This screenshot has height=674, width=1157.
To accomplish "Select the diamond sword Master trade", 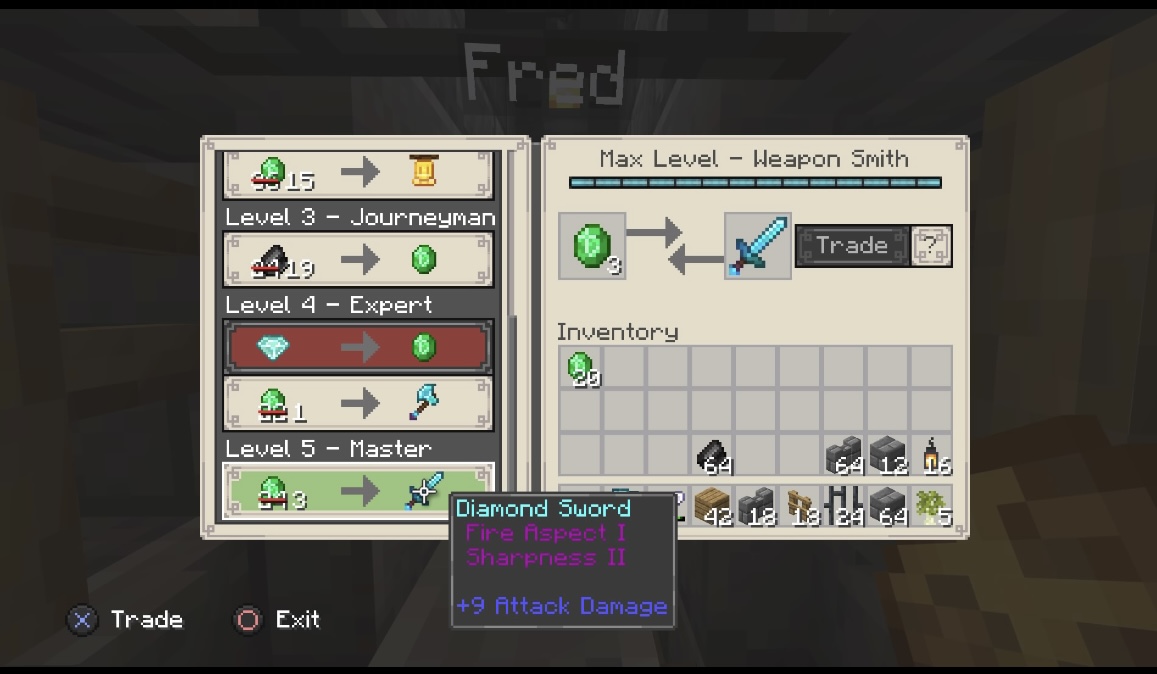I will [358, 491].
